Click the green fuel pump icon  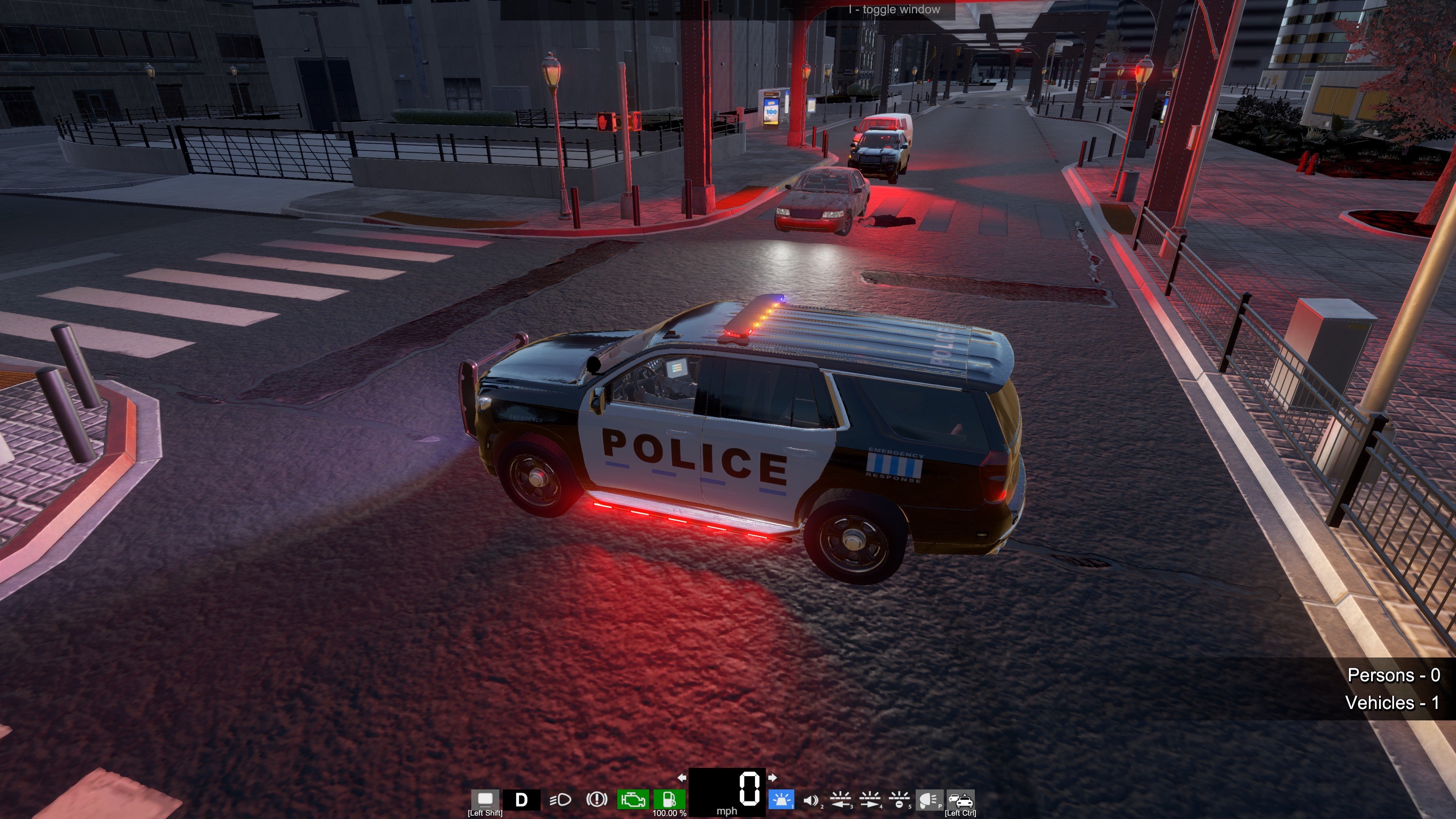pos(669,800)
